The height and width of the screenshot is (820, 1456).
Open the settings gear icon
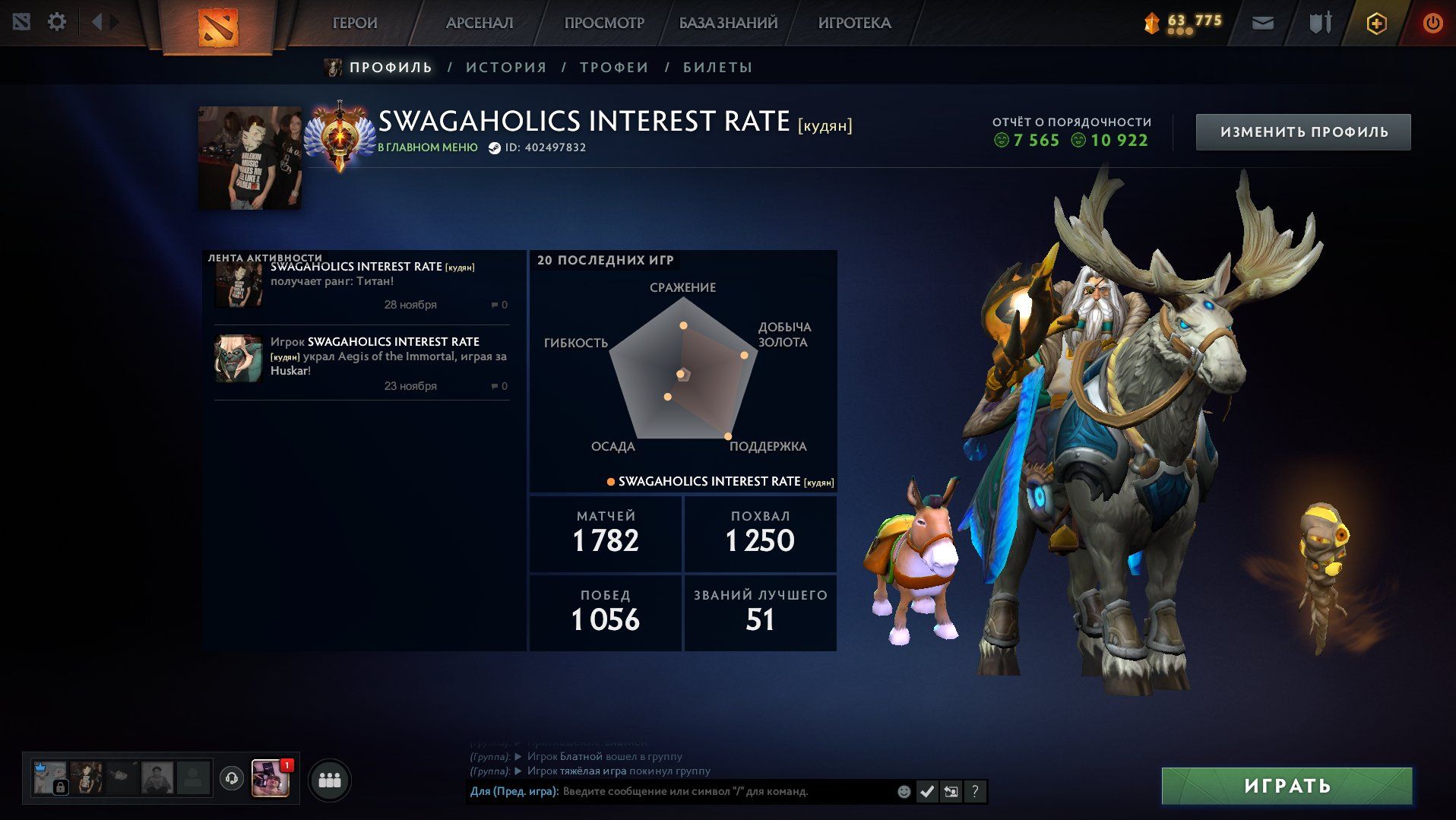(x=57, y=22)
